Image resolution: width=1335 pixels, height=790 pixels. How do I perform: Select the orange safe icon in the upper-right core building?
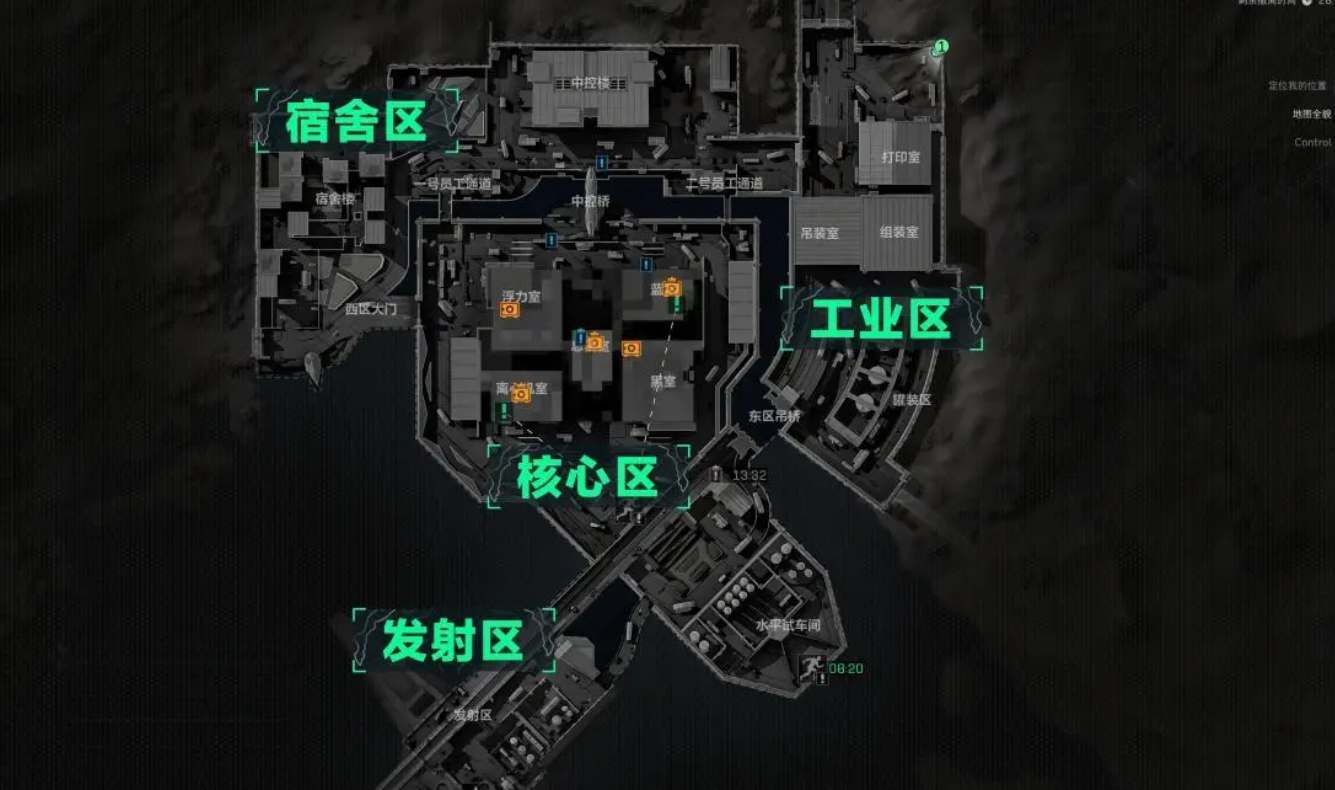(670, 288)
